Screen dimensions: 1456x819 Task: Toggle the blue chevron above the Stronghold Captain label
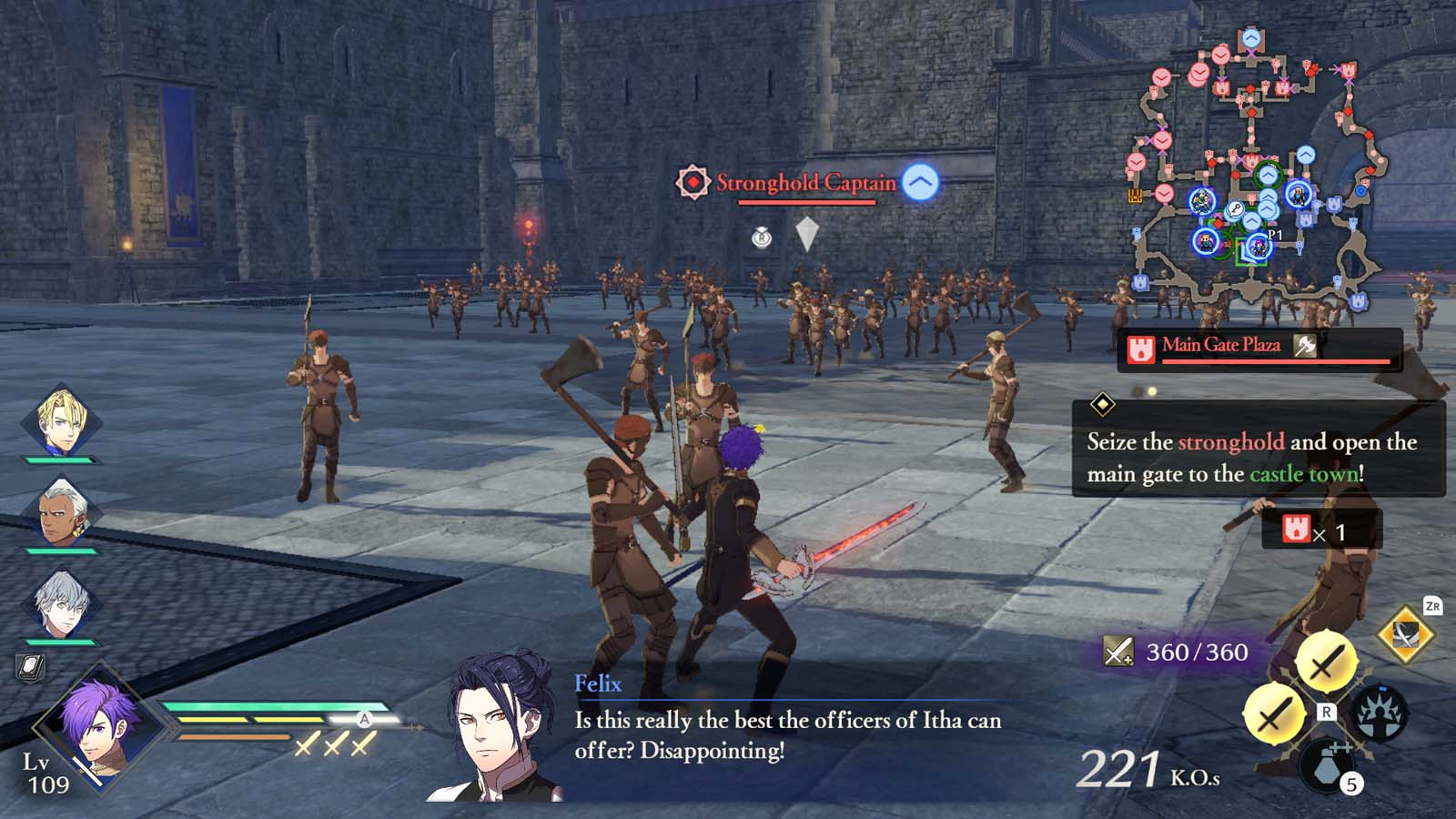[922, 182]
